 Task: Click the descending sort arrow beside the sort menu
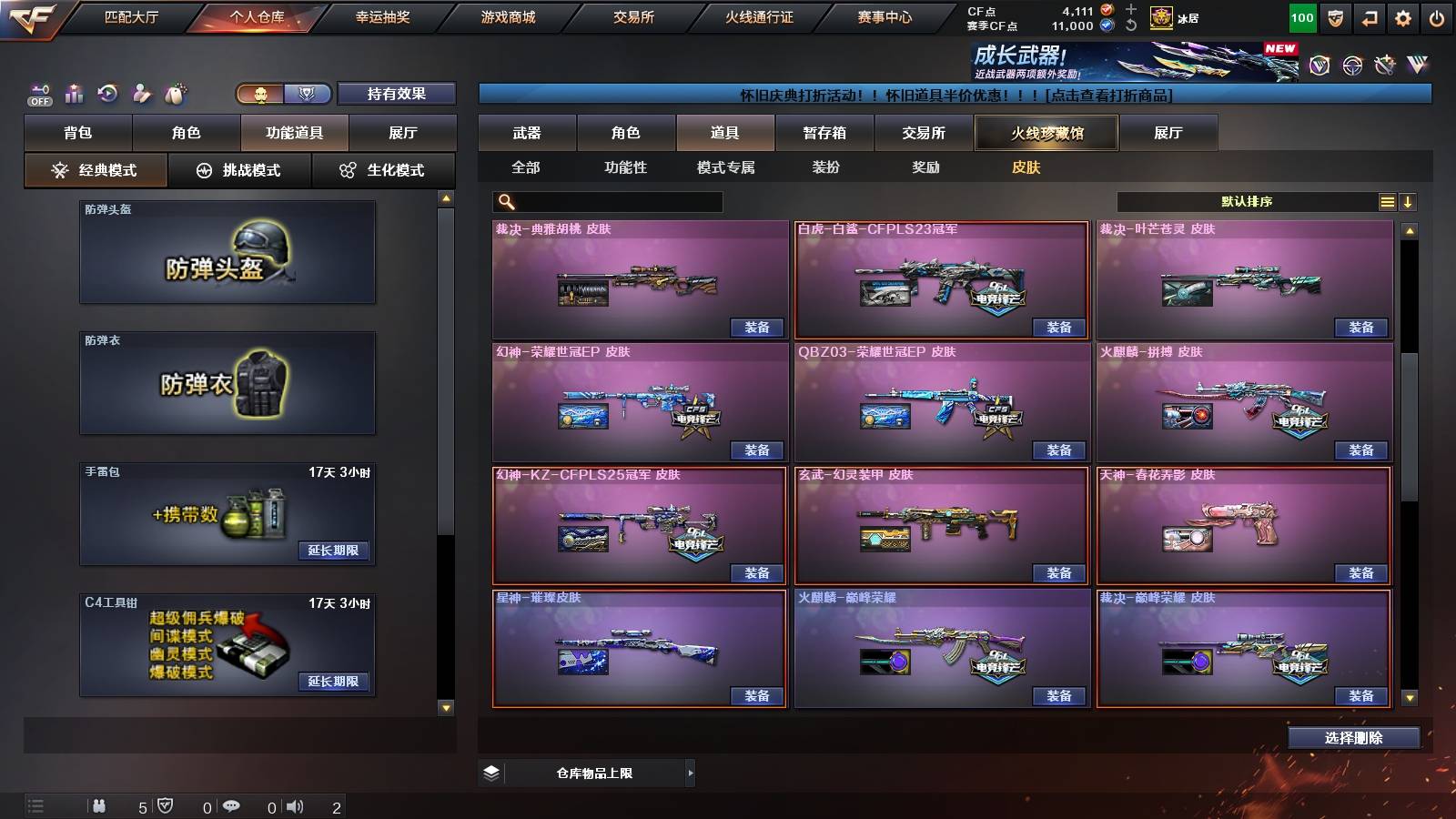pyautogui.click(x=1410, y=201)
